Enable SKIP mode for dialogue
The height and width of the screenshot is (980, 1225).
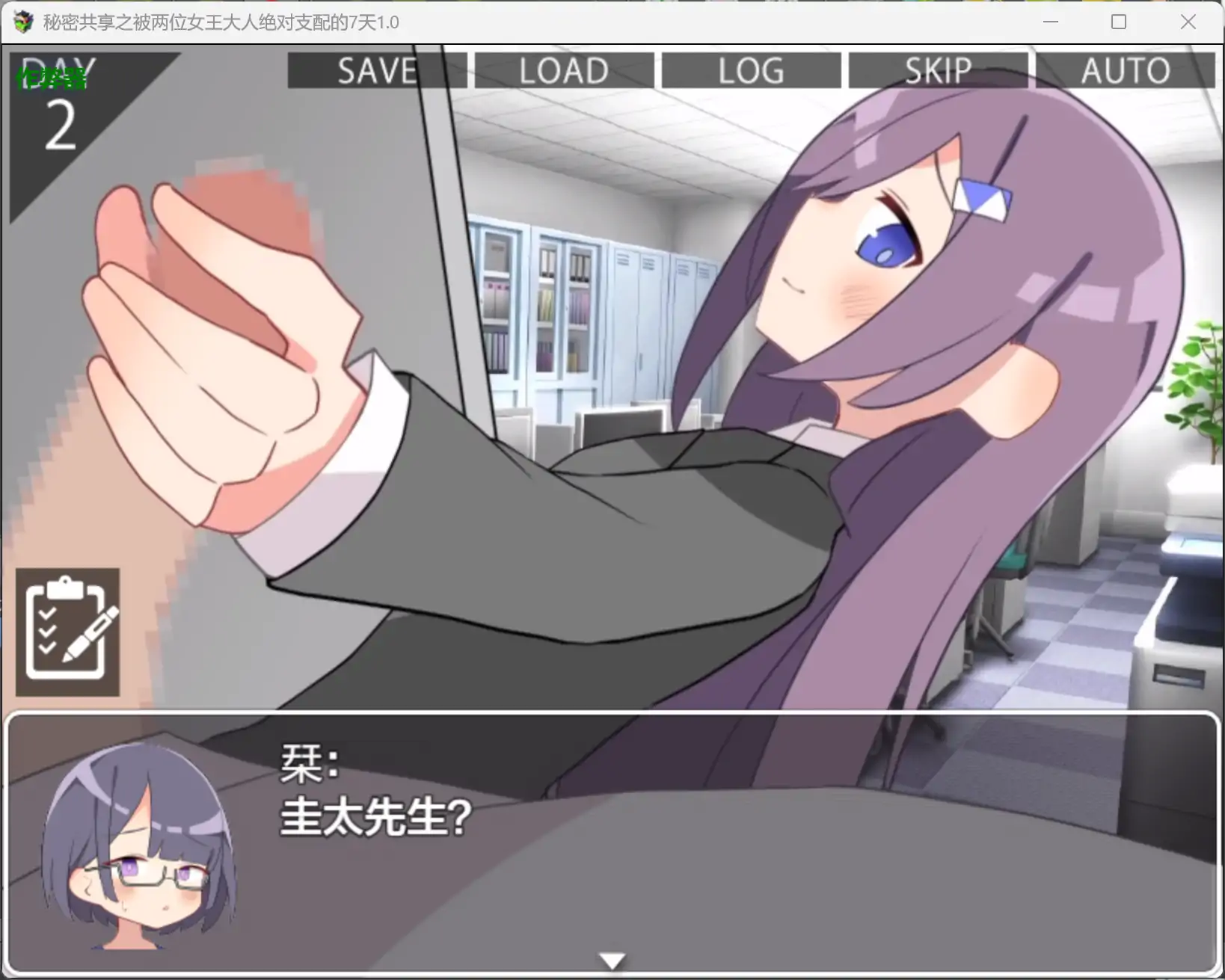click(937, 70)
